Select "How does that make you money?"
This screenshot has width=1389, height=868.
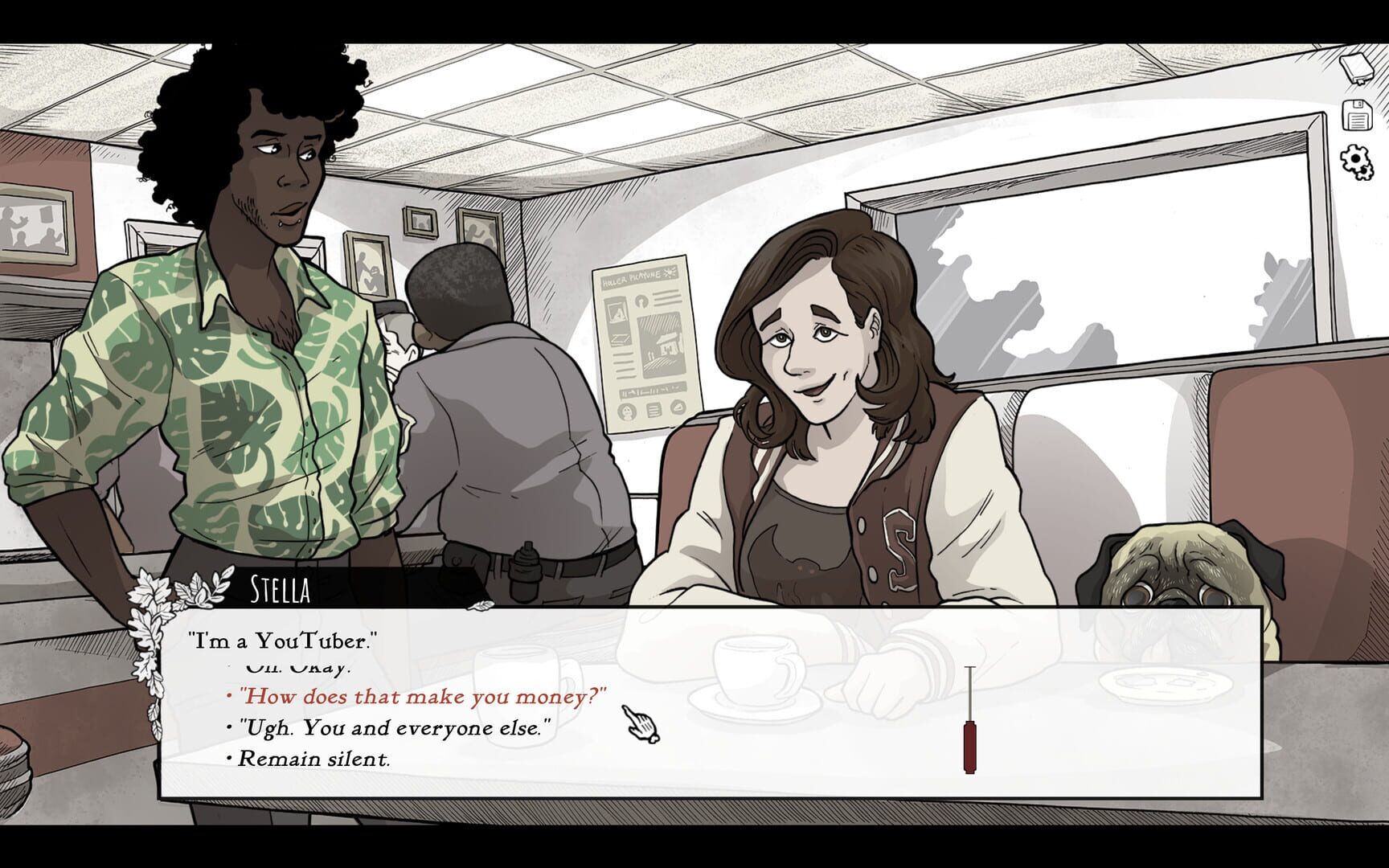tap(424, 696)
